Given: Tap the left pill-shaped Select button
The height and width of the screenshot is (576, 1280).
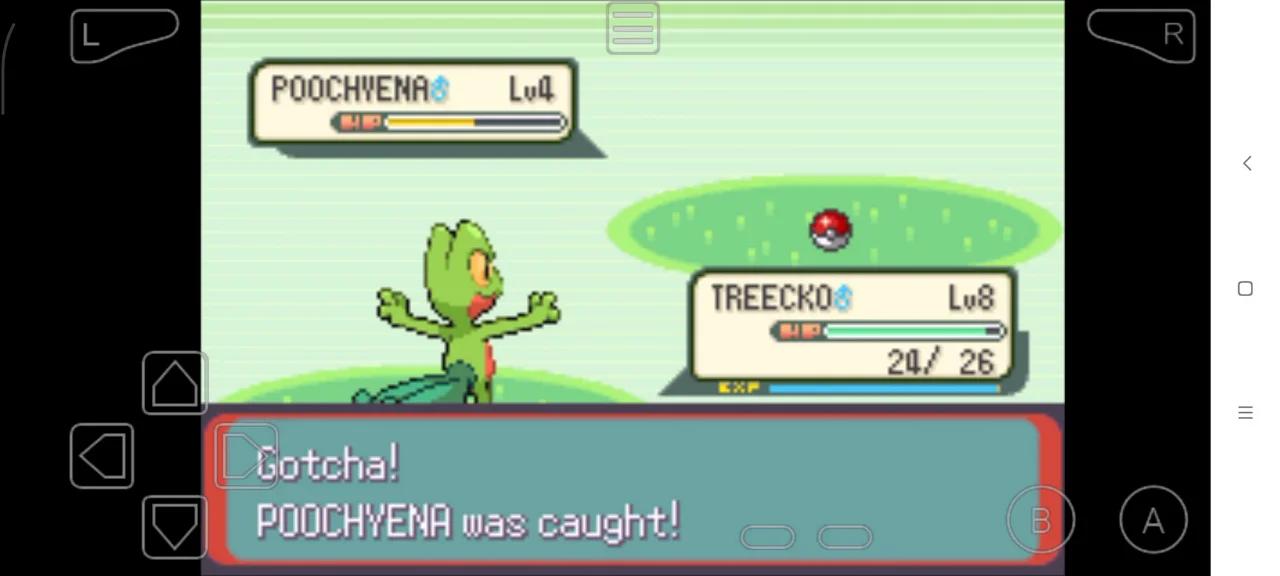Looking at the screenshot, I should [x=767, y=537].
